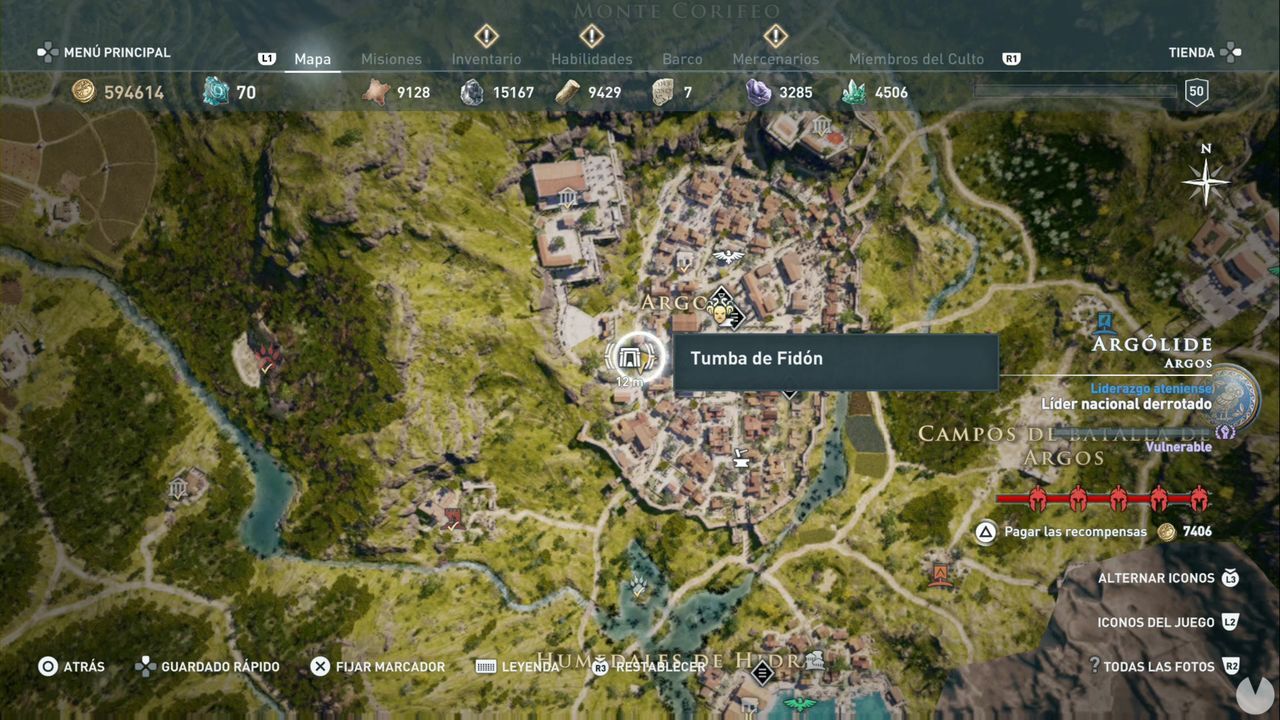The height and width of the screenshot is (720, 1280).
Task: Open the Leyenda map legend
Action: point(531,666)
